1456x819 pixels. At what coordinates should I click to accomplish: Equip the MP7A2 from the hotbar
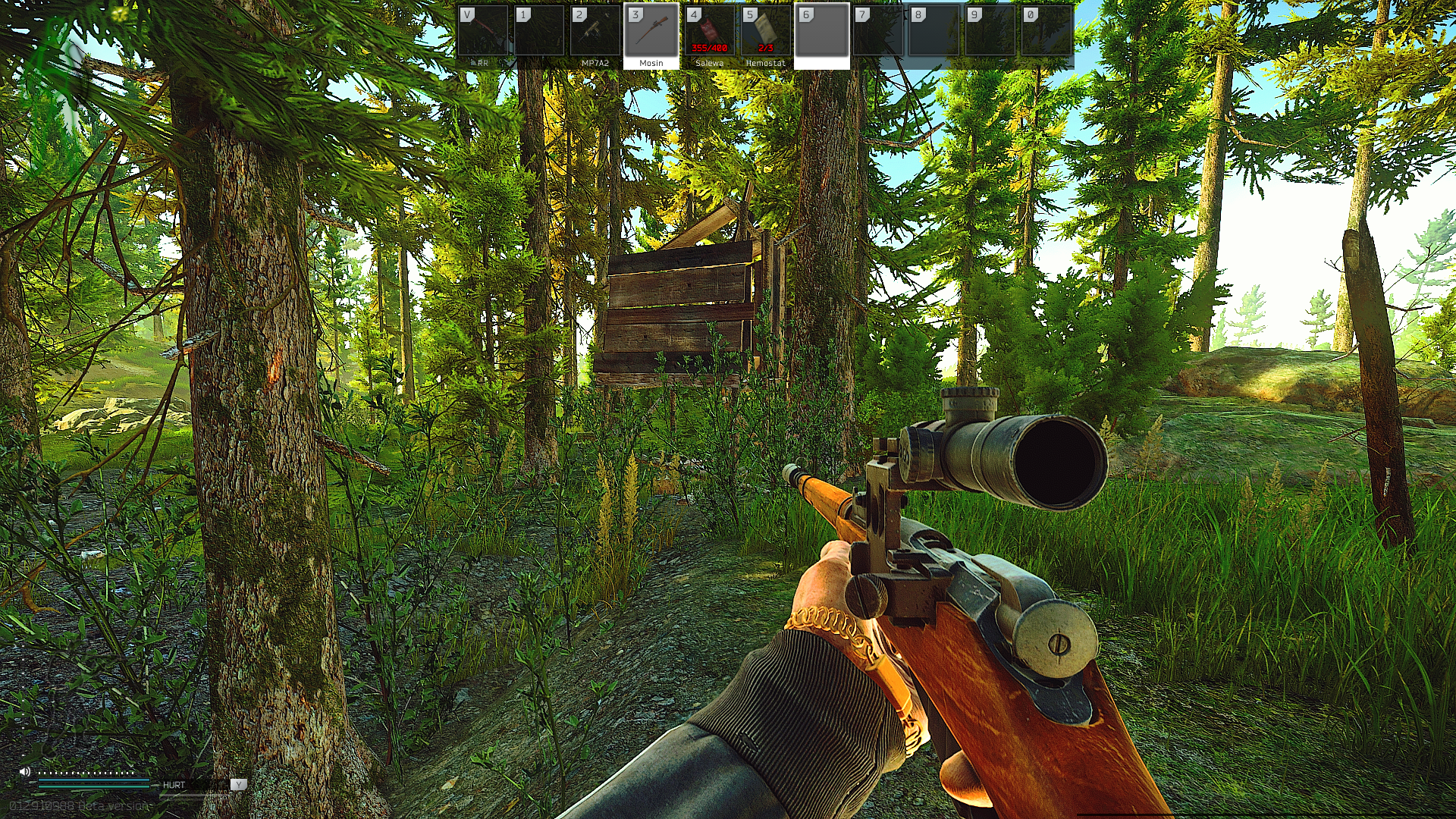click(x=595, y=34)
